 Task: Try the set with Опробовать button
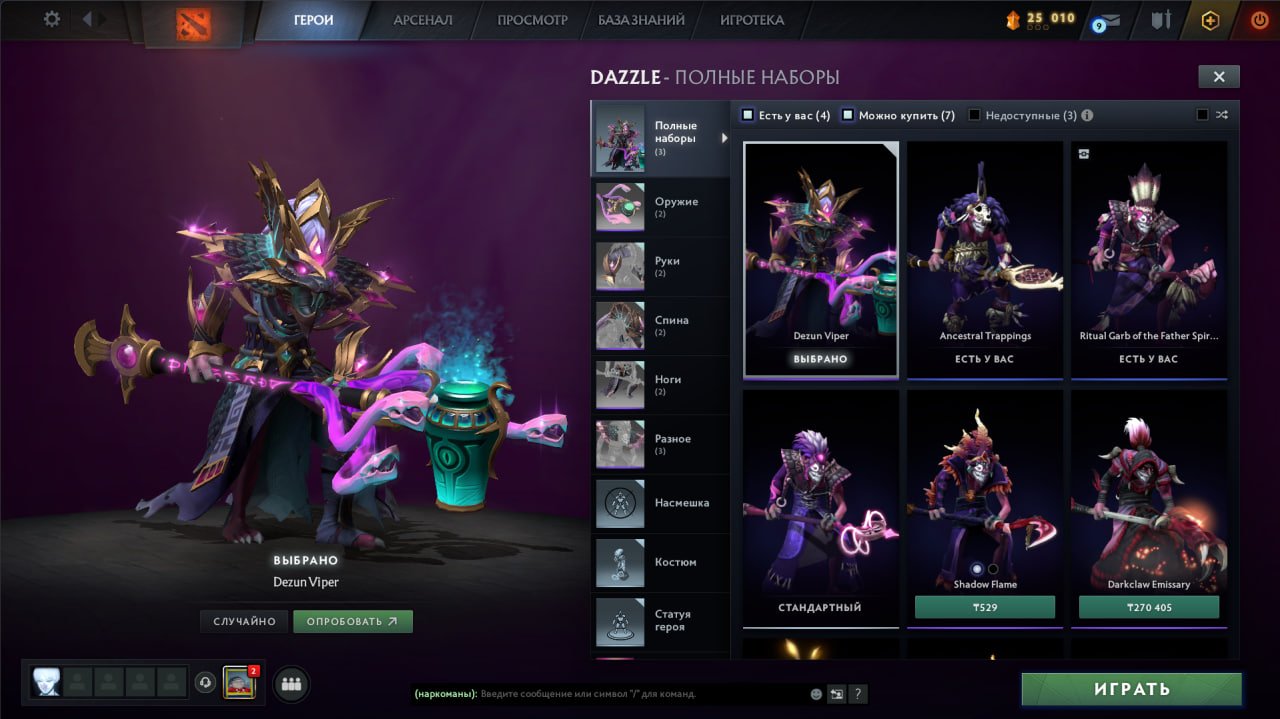(x=352, y=621)
